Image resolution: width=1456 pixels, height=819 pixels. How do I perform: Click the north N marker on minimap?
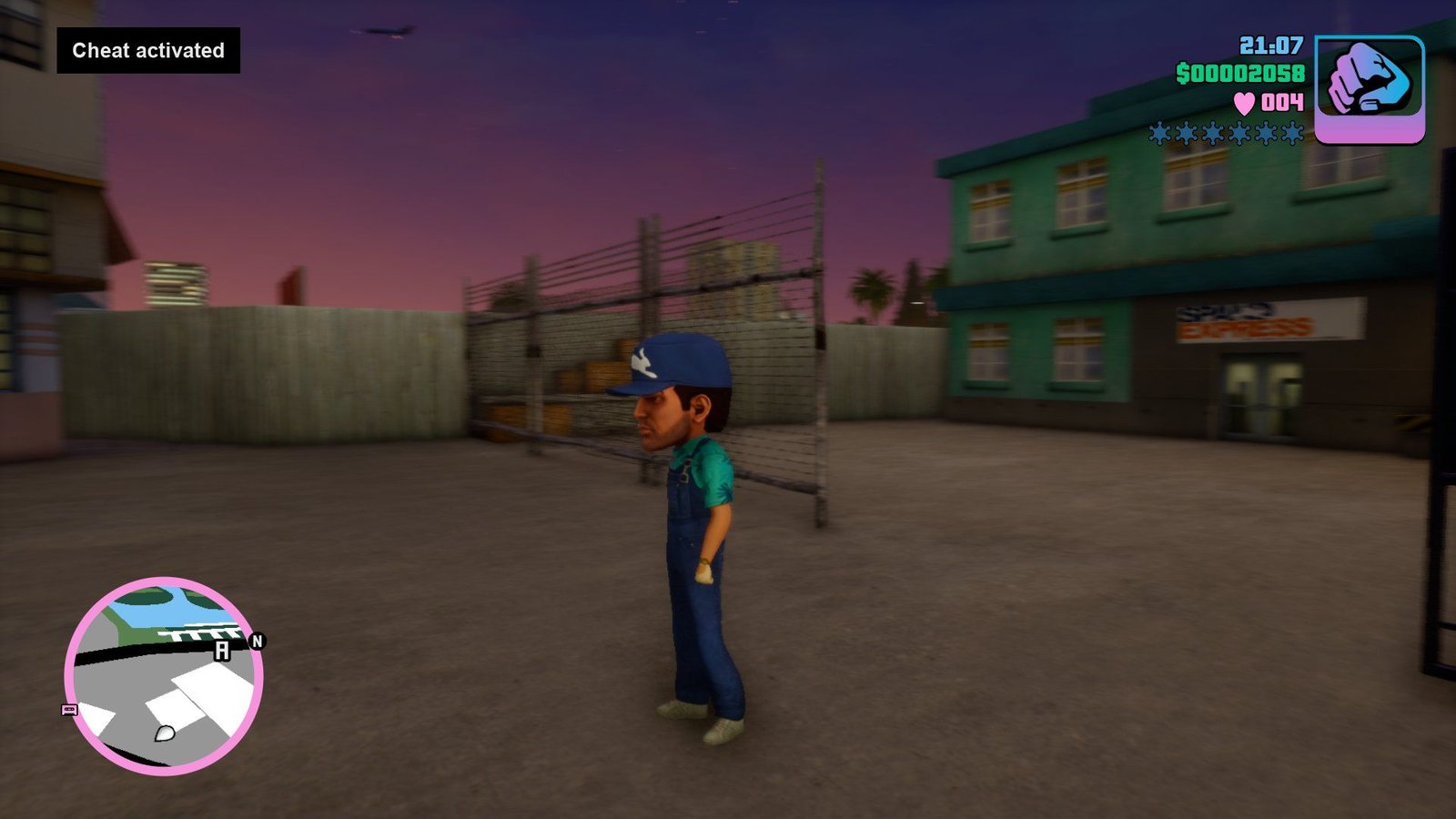tap(257, 642)
